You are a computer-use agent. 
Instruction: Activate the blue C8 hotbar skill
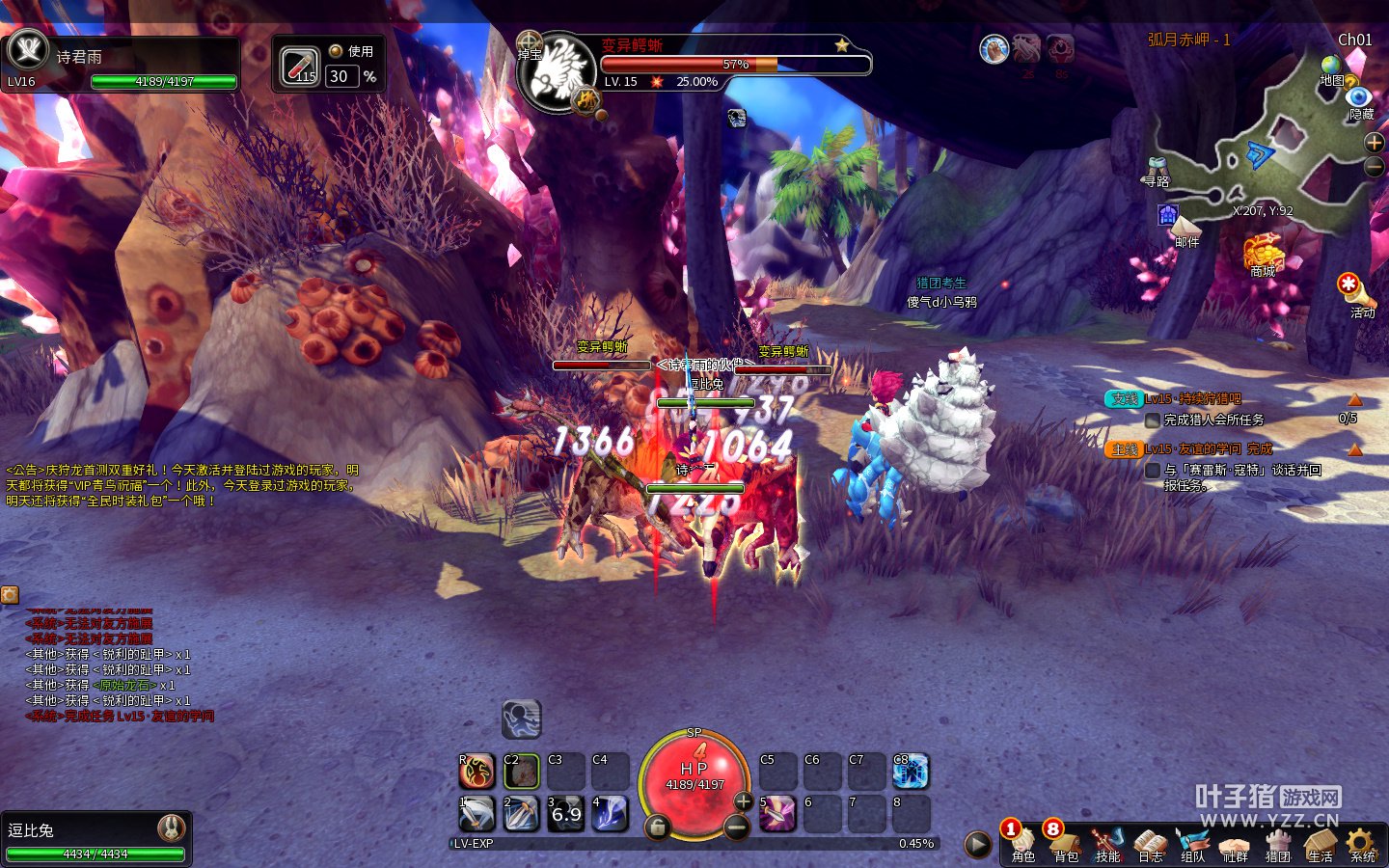pos(911,772)
